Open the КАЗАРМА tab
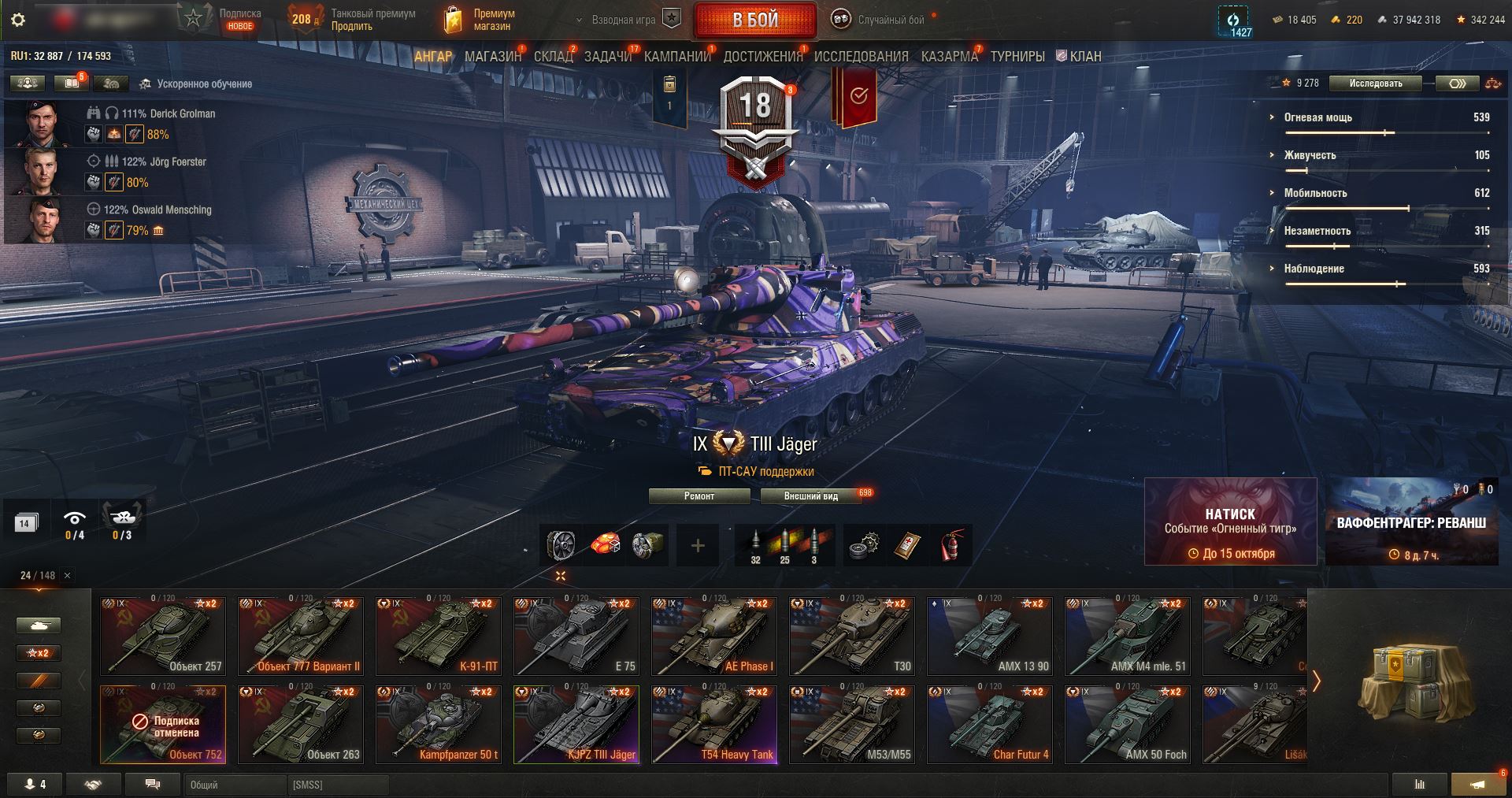 coord(949,57)
